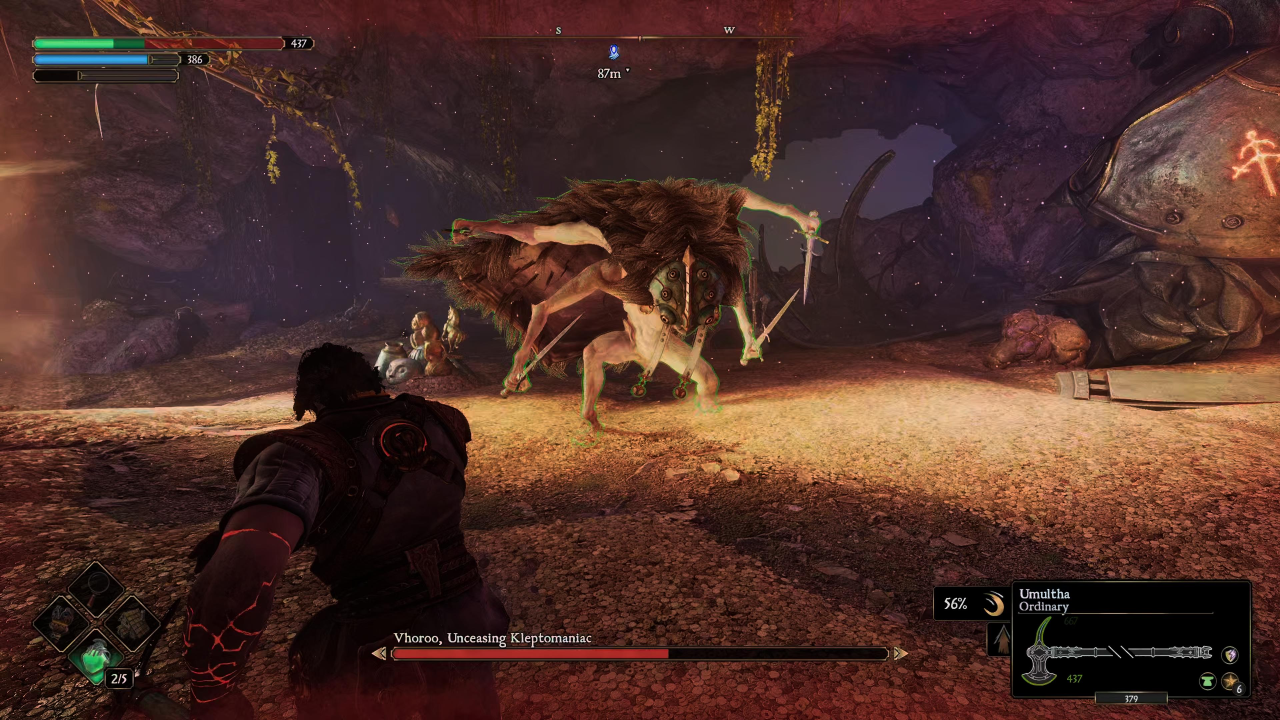
Task: Select the green anvil icon
Action: coord(1207,681)
